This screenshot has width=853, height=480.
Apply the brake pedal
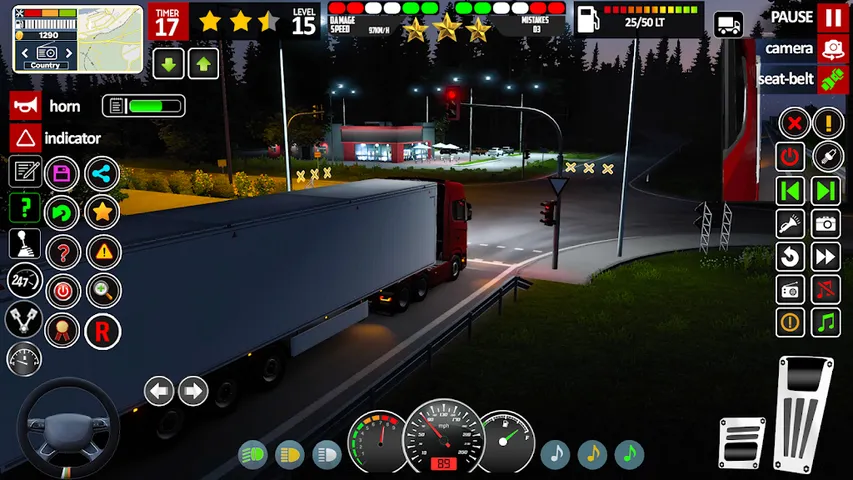pyautogui.click(x=741, y=442)
